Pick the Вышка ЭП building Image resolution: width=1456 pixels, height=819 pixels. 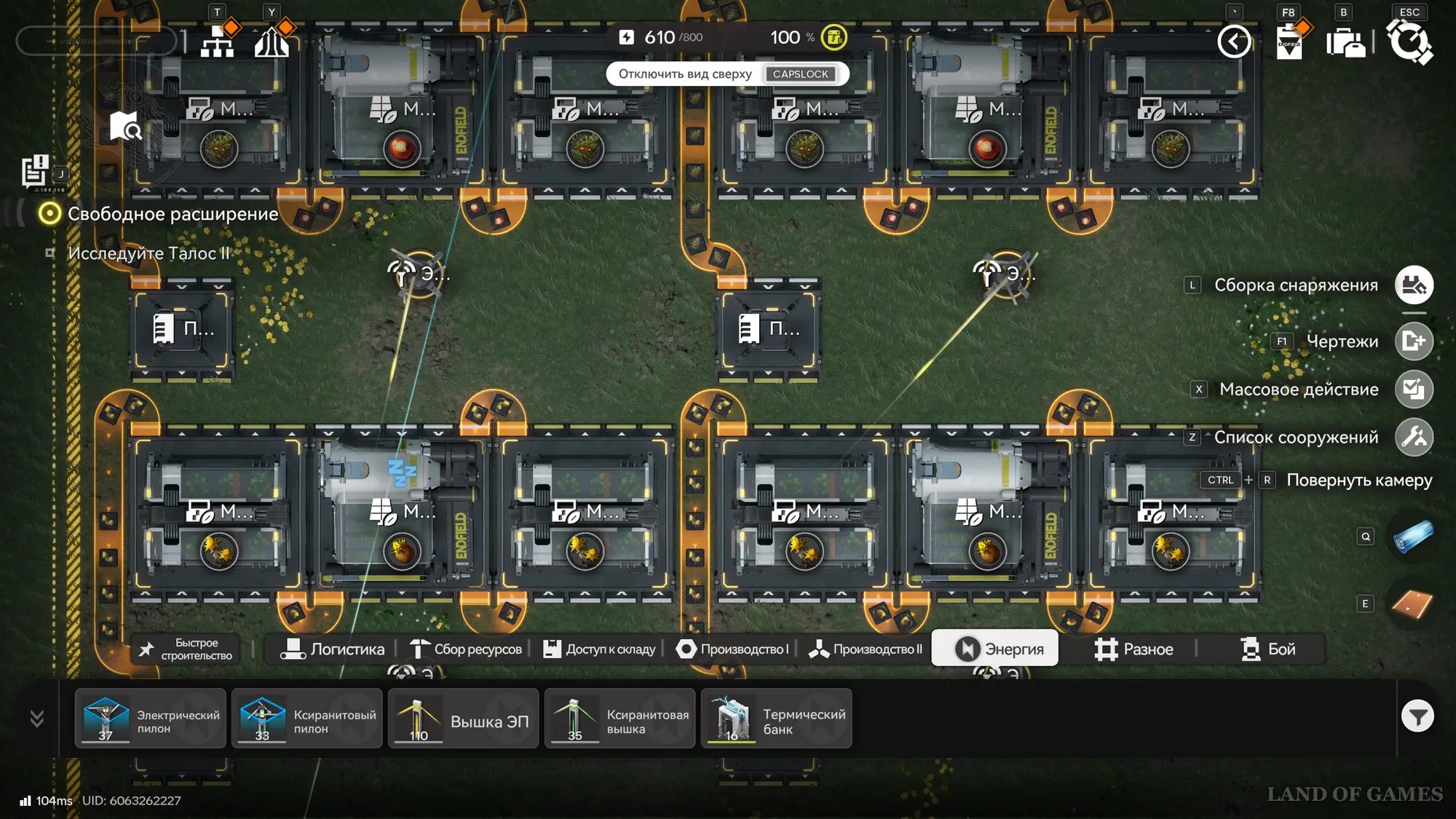464,719
